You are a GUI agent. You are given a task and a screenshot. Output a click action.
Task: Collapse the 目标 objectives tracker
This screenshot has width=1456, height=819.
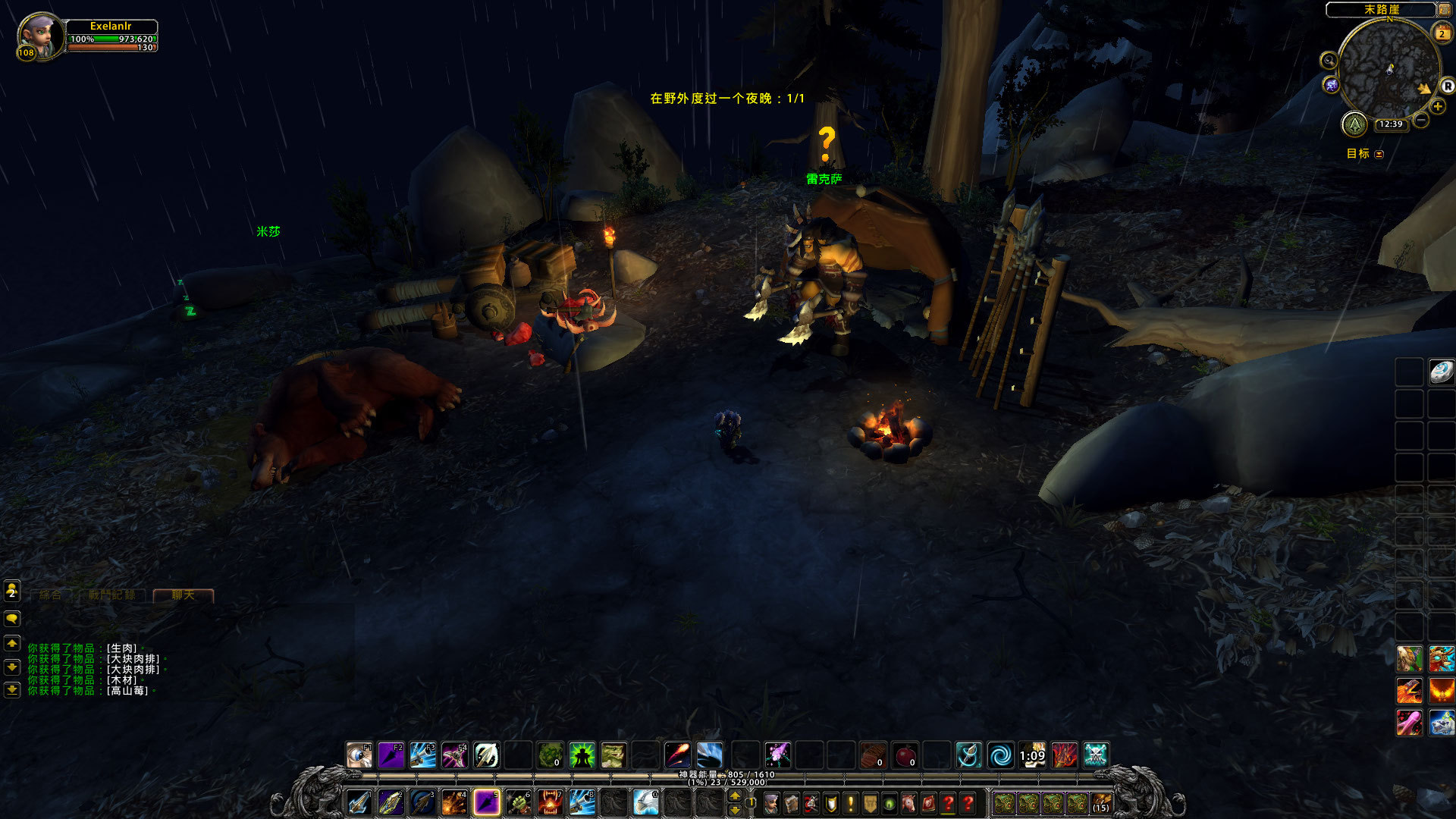pos(1379,154)
